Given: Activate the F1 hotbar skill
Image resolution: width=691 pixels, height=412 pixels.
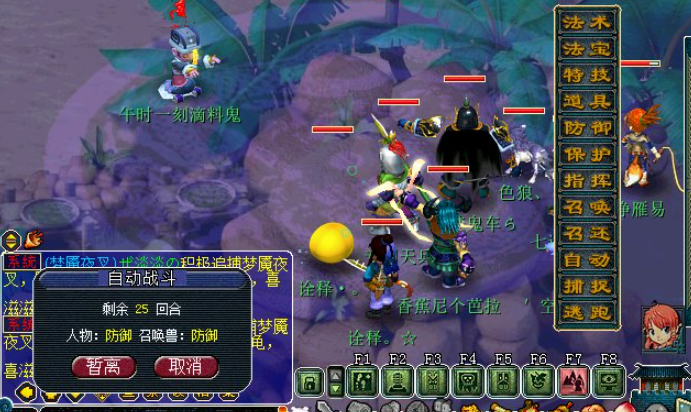Looking at the screenshot, I should [x=363, y=381].
